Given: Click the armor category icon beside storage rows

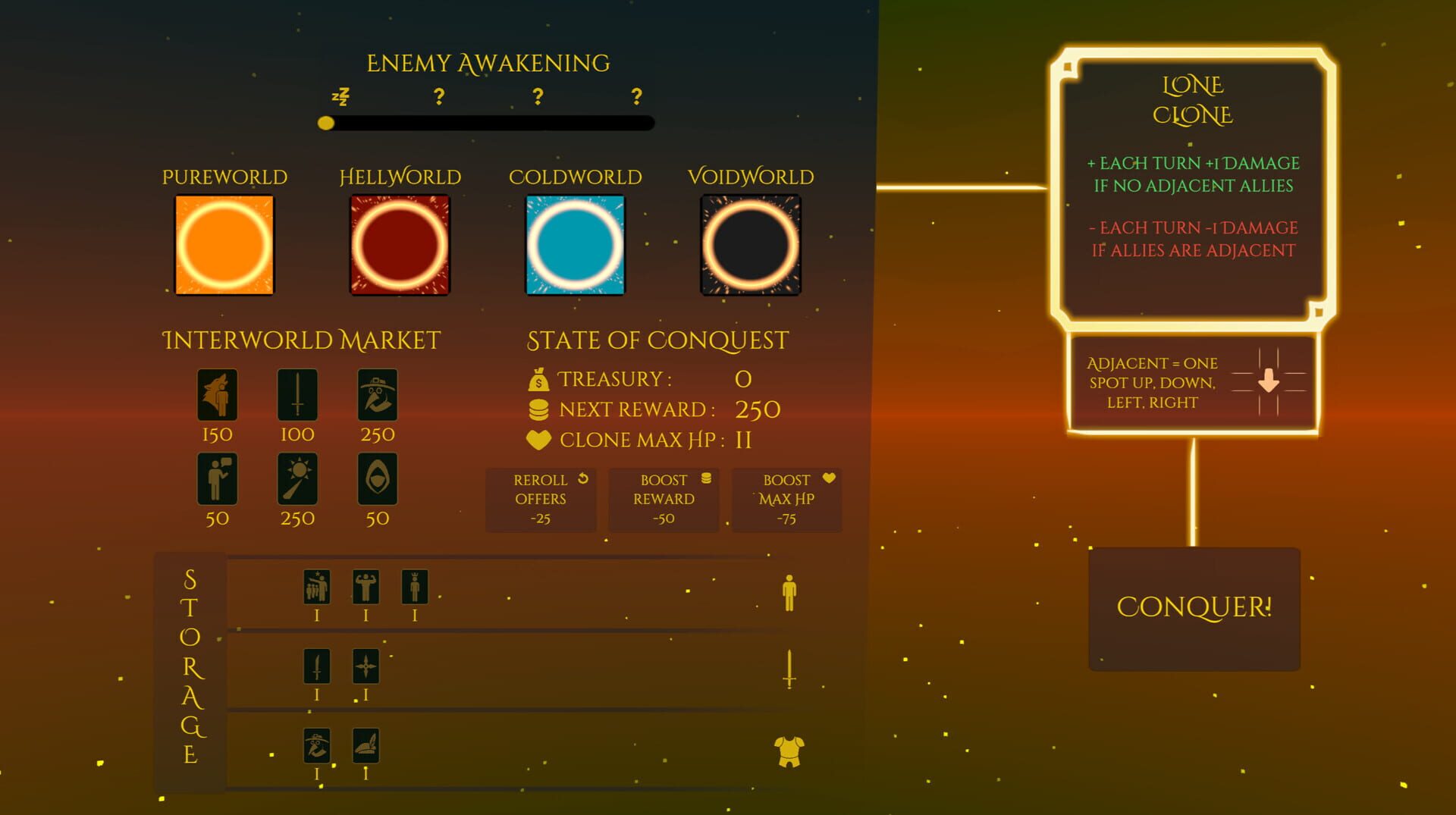Looking at the screenshot, I should coord(789,752).
